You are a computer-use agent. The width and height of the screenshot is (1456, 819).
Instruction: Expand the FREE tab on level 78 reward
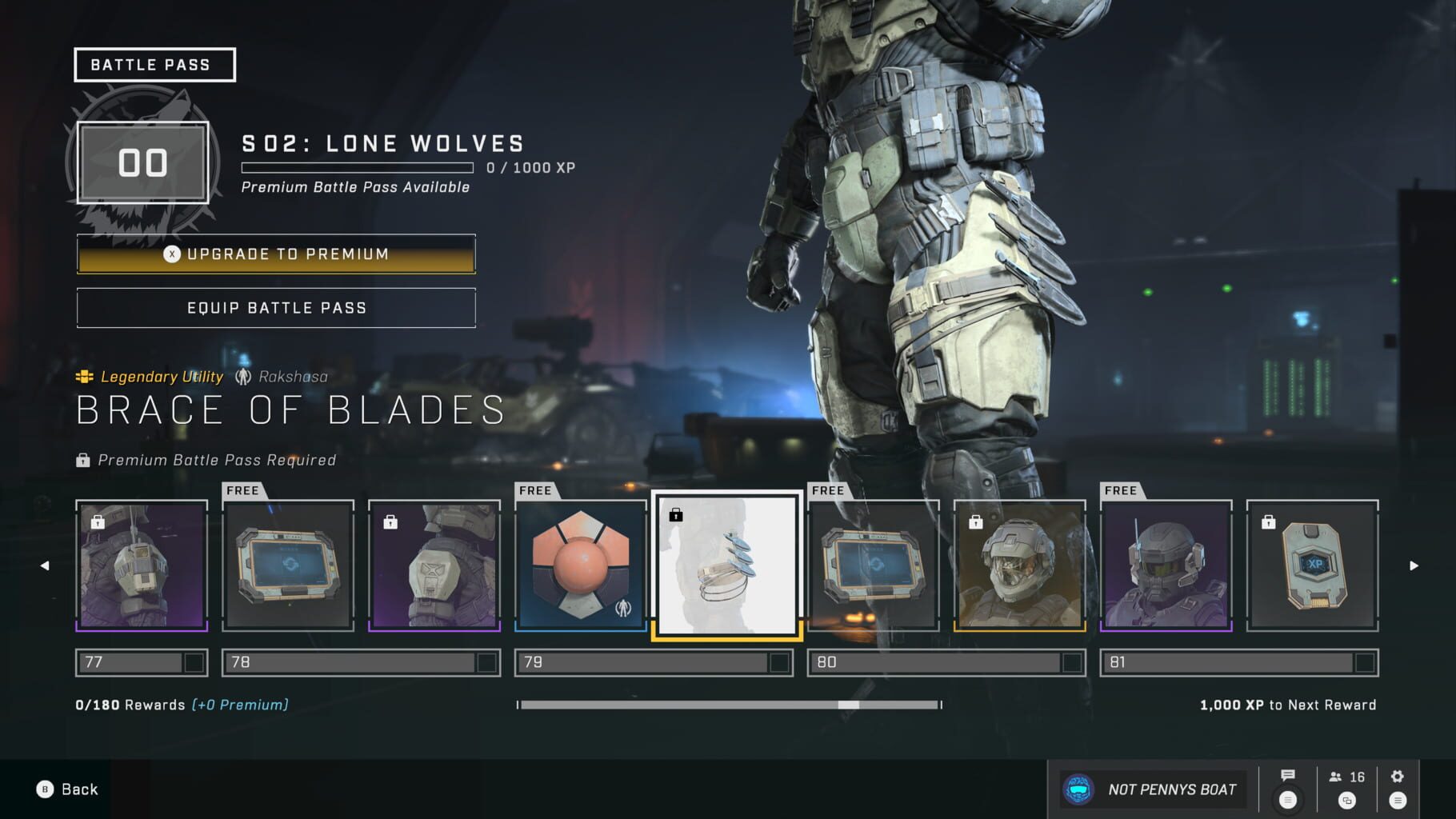tap(242, 490)
